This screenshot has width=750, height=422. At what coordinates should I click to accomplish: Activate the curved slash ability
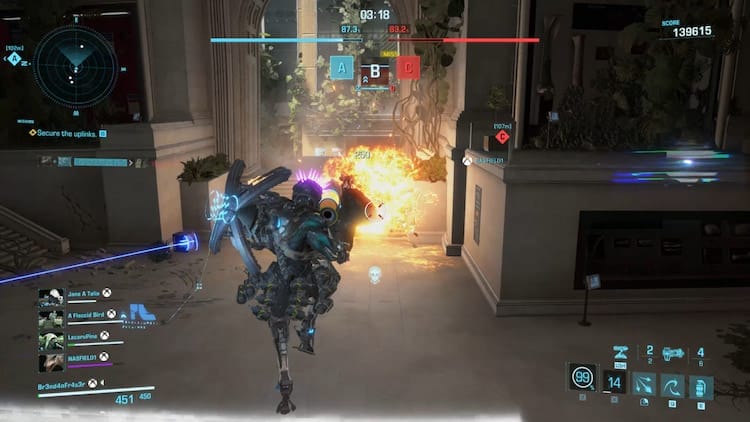coord(672,383)
